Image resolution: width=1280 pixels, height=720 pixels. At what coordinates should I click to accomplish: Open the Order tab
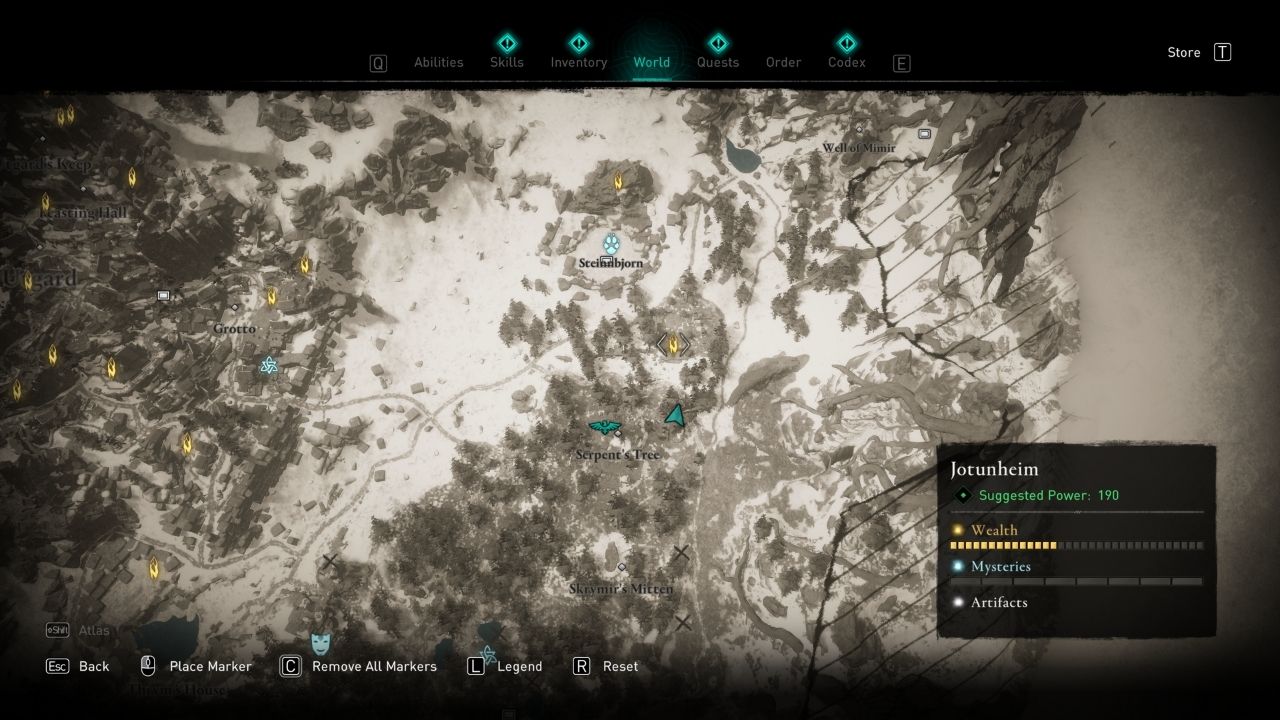(783, 62)
